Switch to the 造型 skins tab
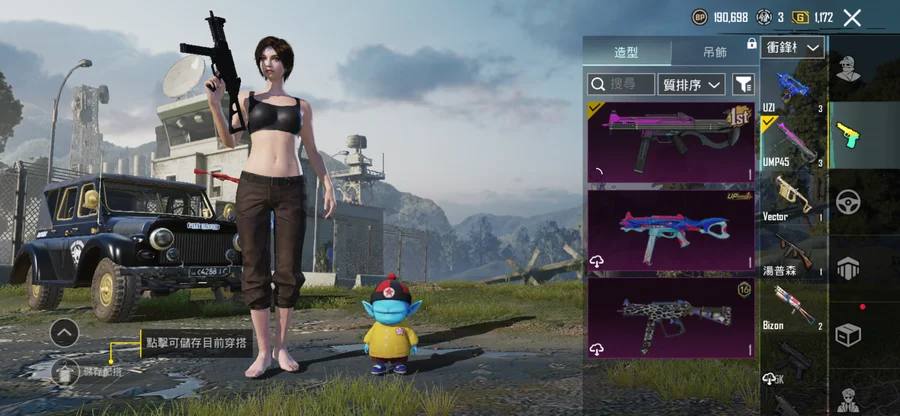This screenshot has width=900, height=416. [x=626, y=52]
